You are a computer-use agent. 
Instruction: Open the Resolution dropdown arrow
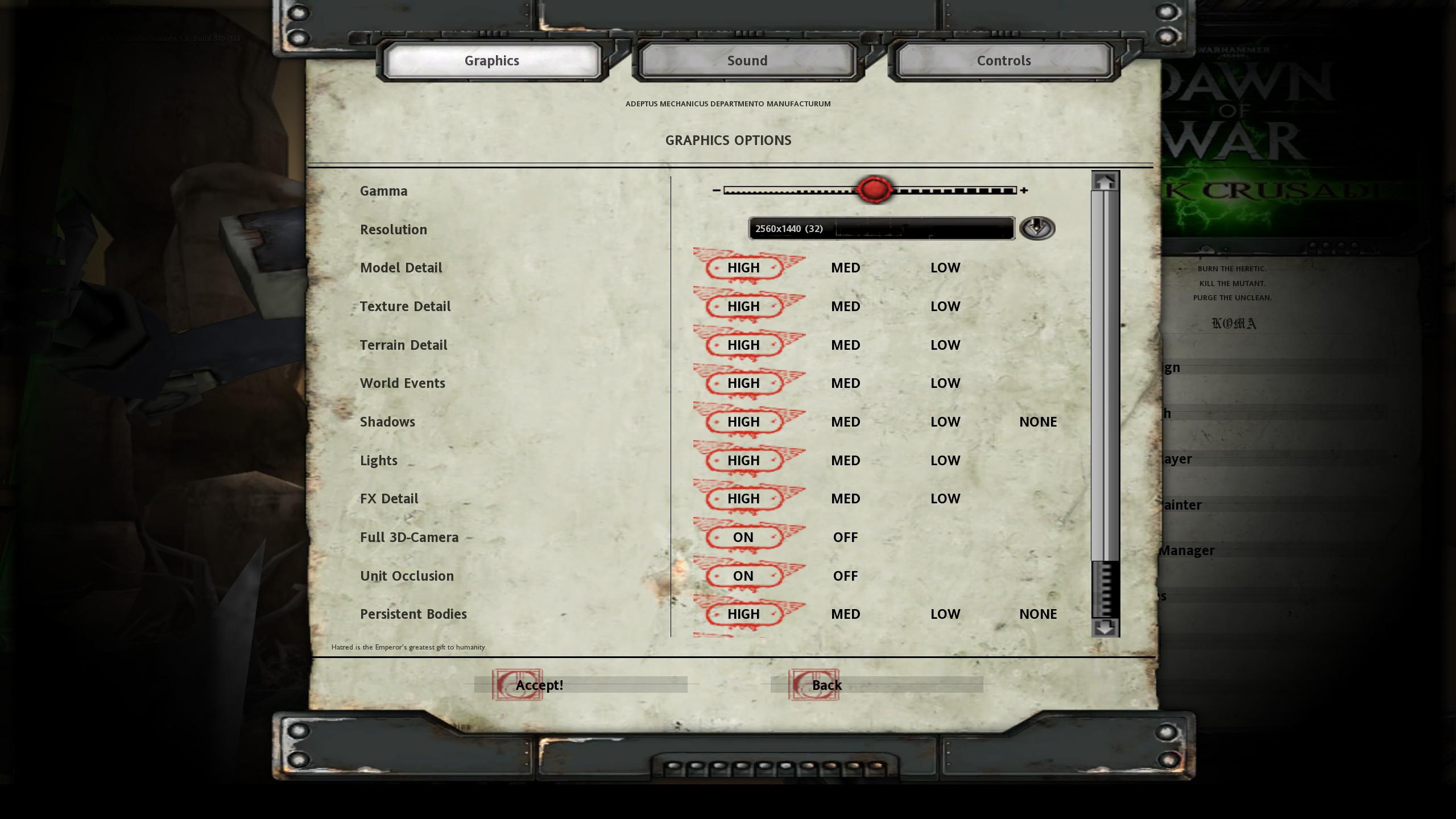(x=1037, y=228)
